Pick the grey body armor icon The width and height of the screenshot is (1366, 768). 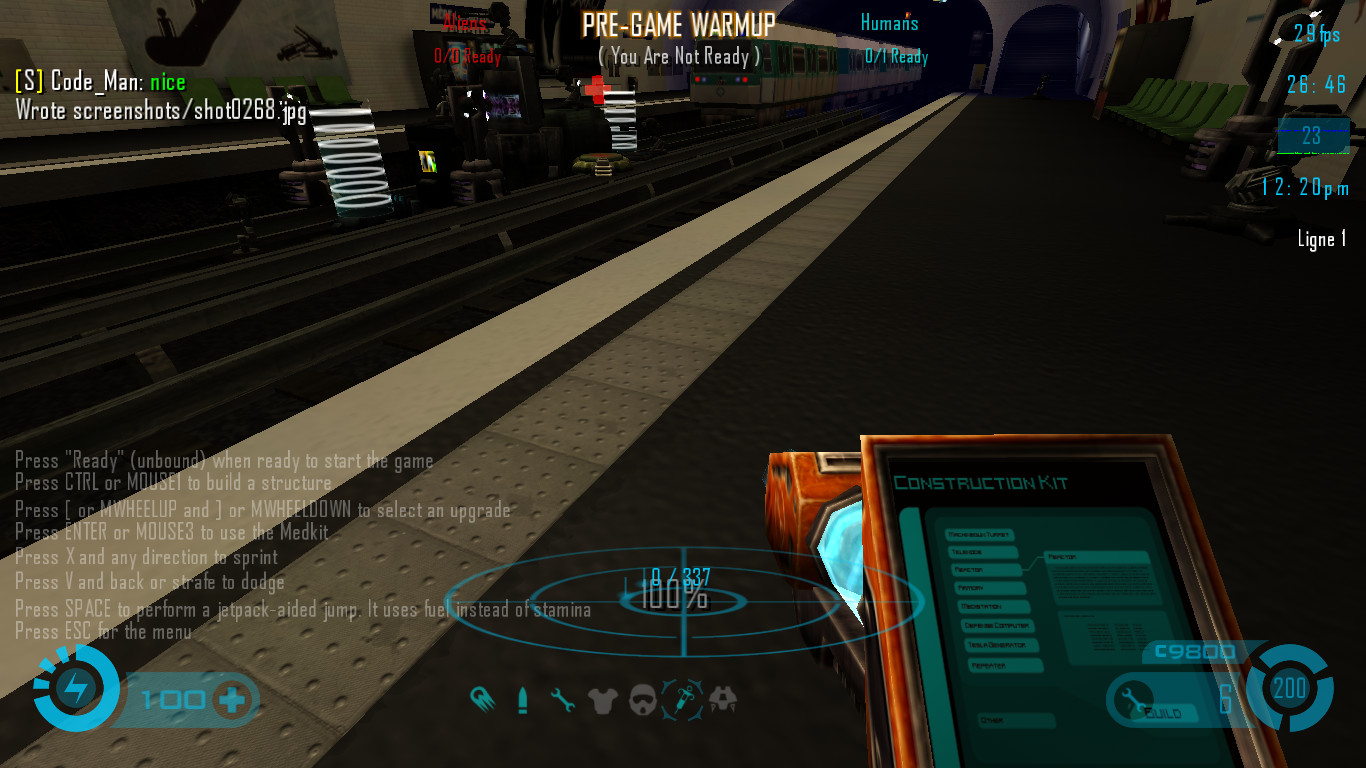[x=603, y=700]
